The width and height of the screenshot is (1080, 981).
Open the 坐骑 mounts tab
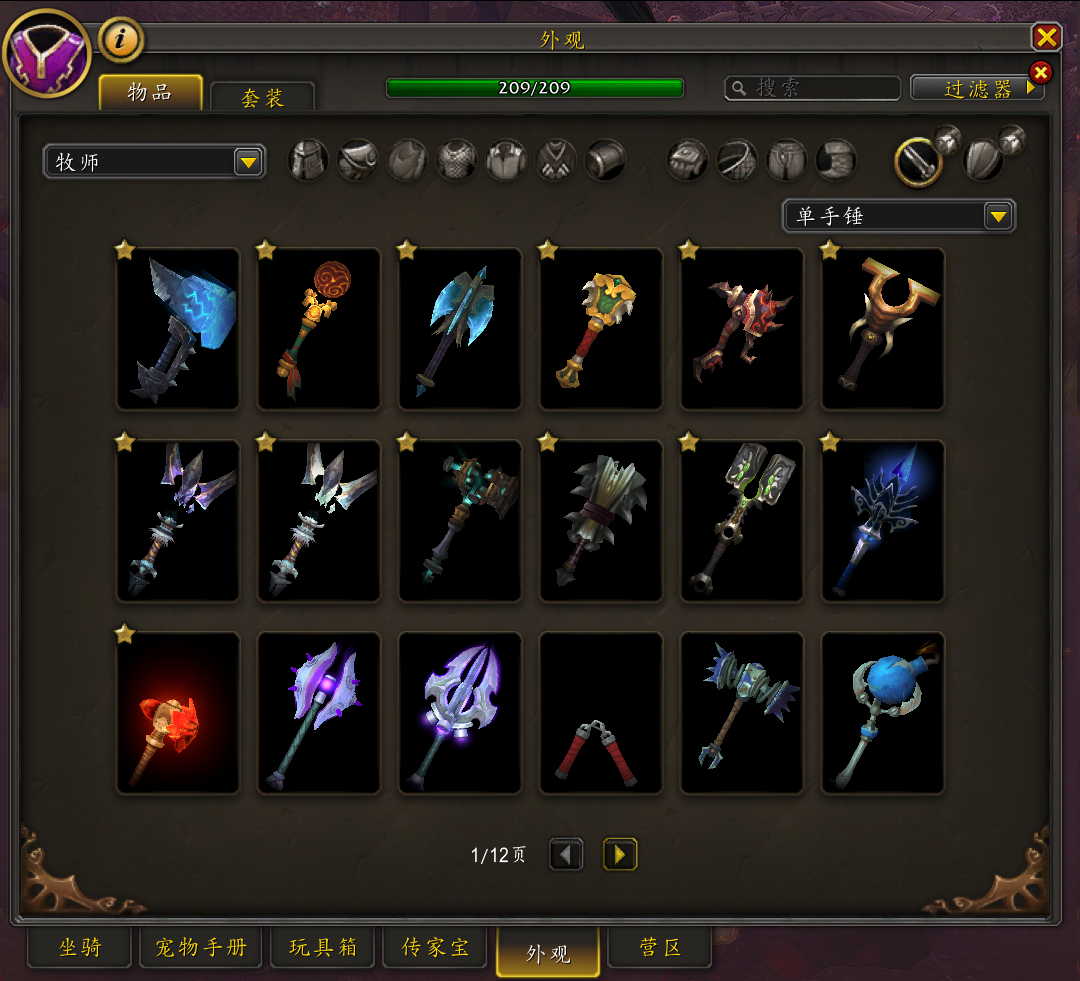80,947
